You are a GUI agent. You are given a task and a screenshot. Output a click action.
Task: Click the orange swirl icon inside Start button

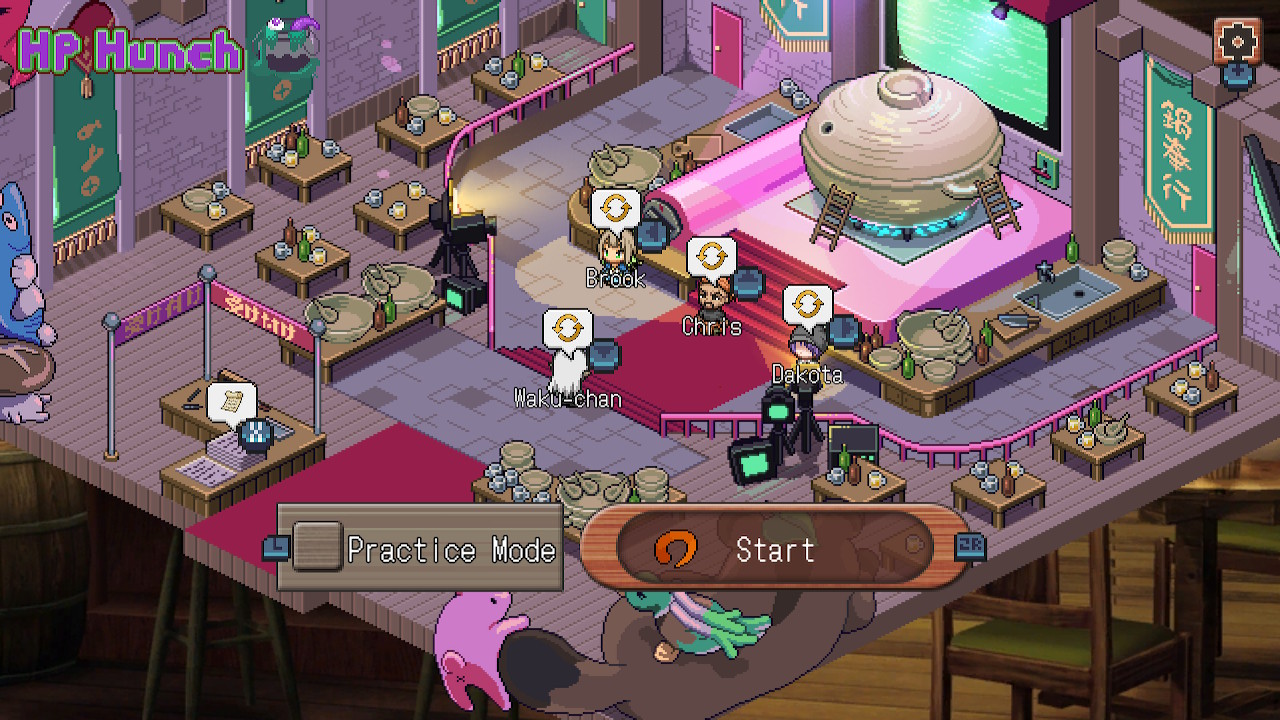[x=678, y=549]
